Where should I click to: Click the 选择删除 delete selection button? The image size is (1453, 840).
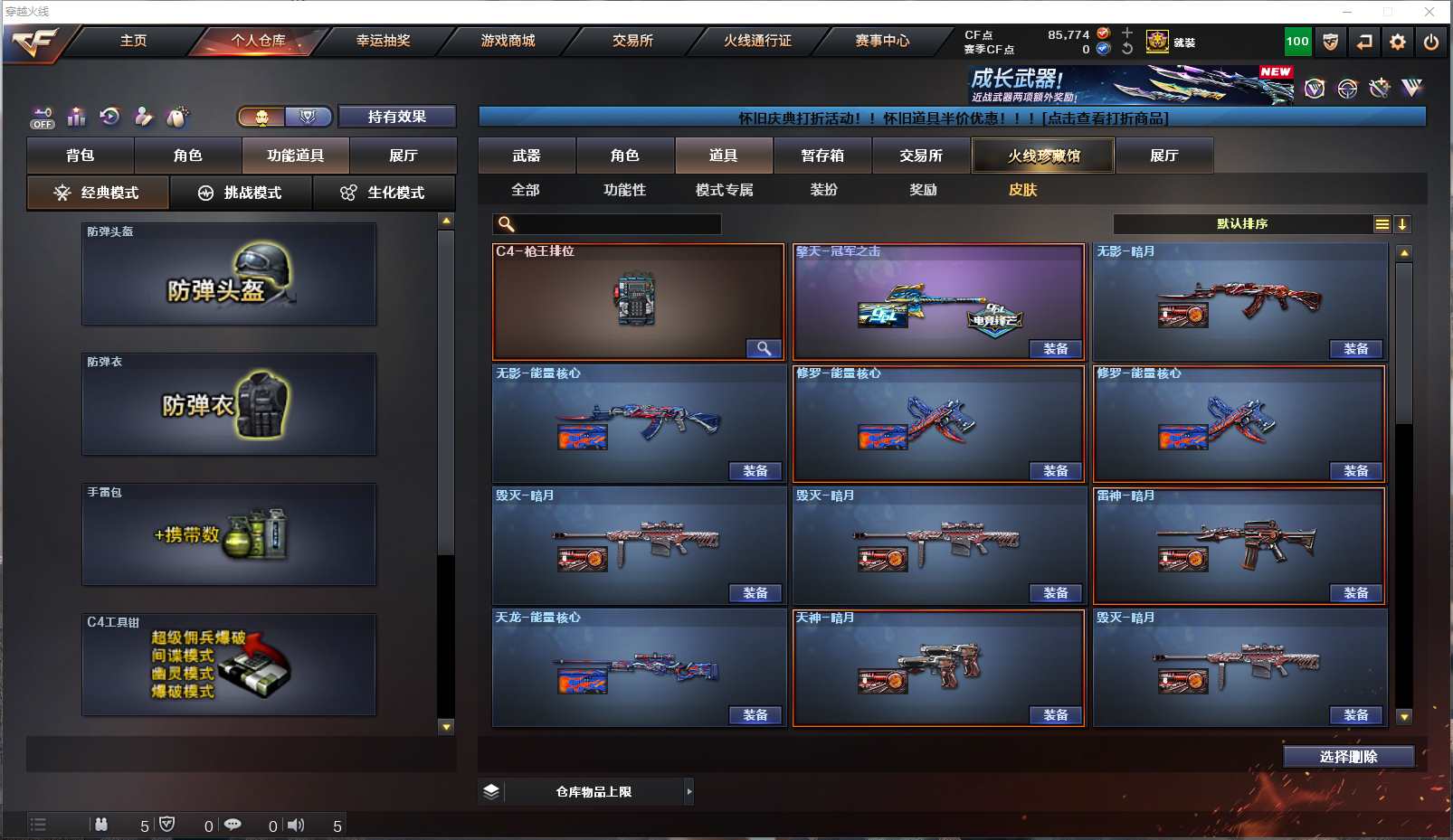pyautogui.click(x=1348, y=757)
